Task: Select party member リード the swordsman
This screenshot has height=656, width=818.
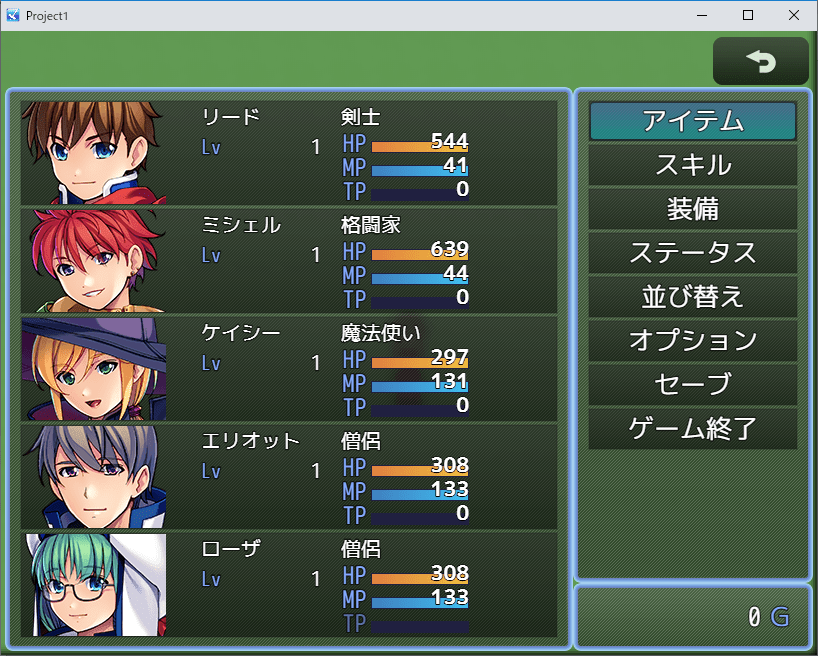Action: click(x=289, y=152)
